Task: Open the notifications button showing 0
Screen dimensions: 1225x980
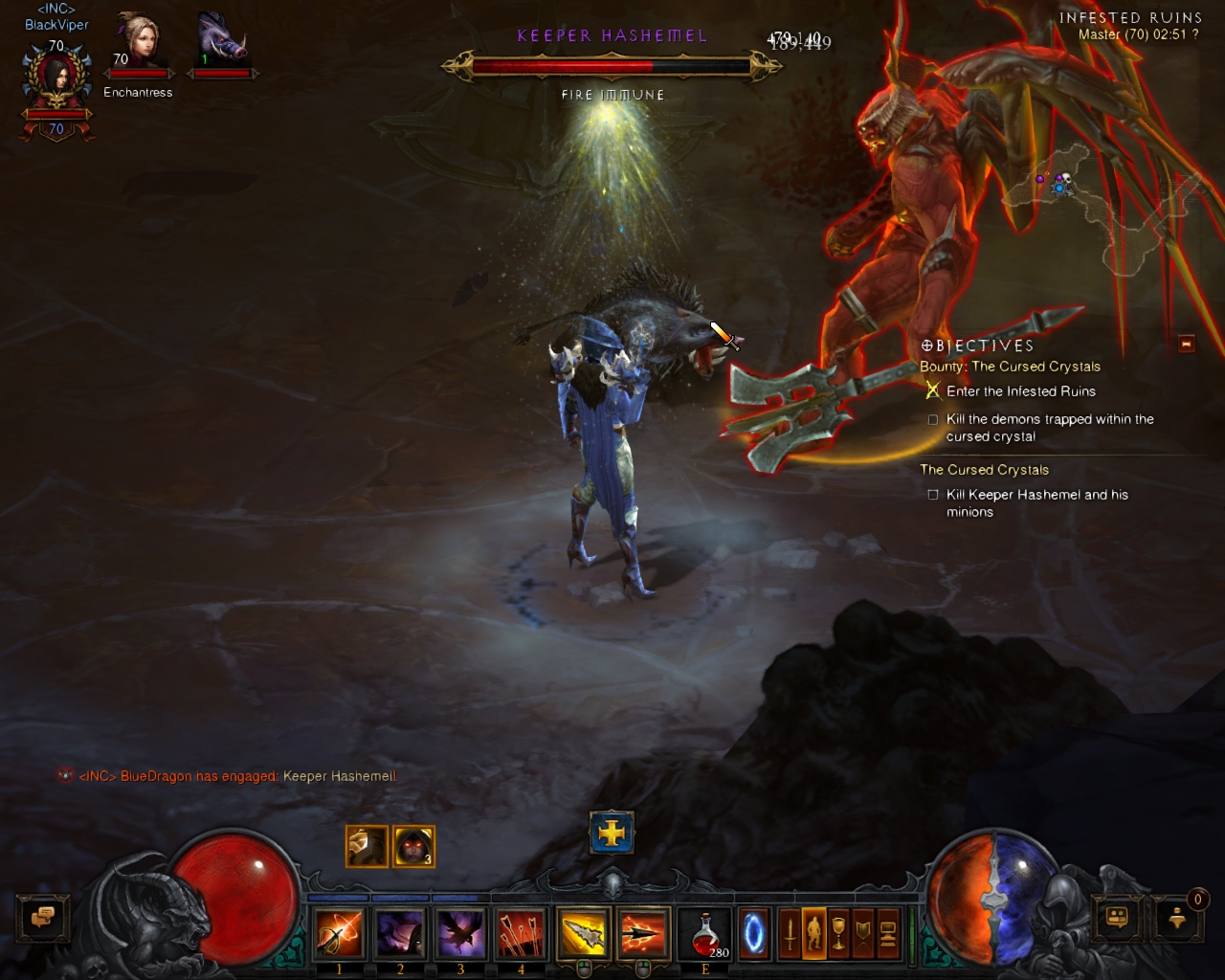Action: coord(1178,917)
